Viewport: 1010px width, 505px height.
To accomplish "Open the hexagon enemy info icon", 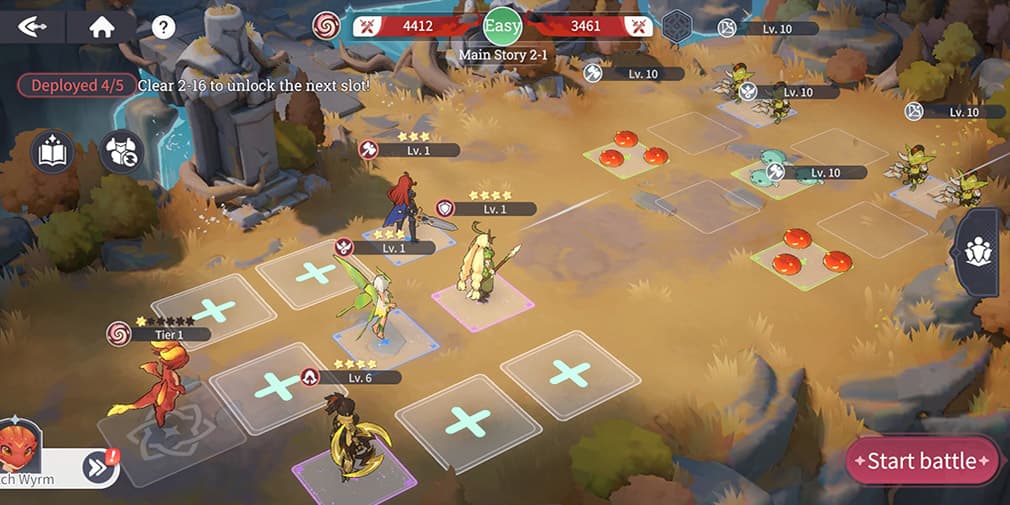I will click(x=678, y=26).
